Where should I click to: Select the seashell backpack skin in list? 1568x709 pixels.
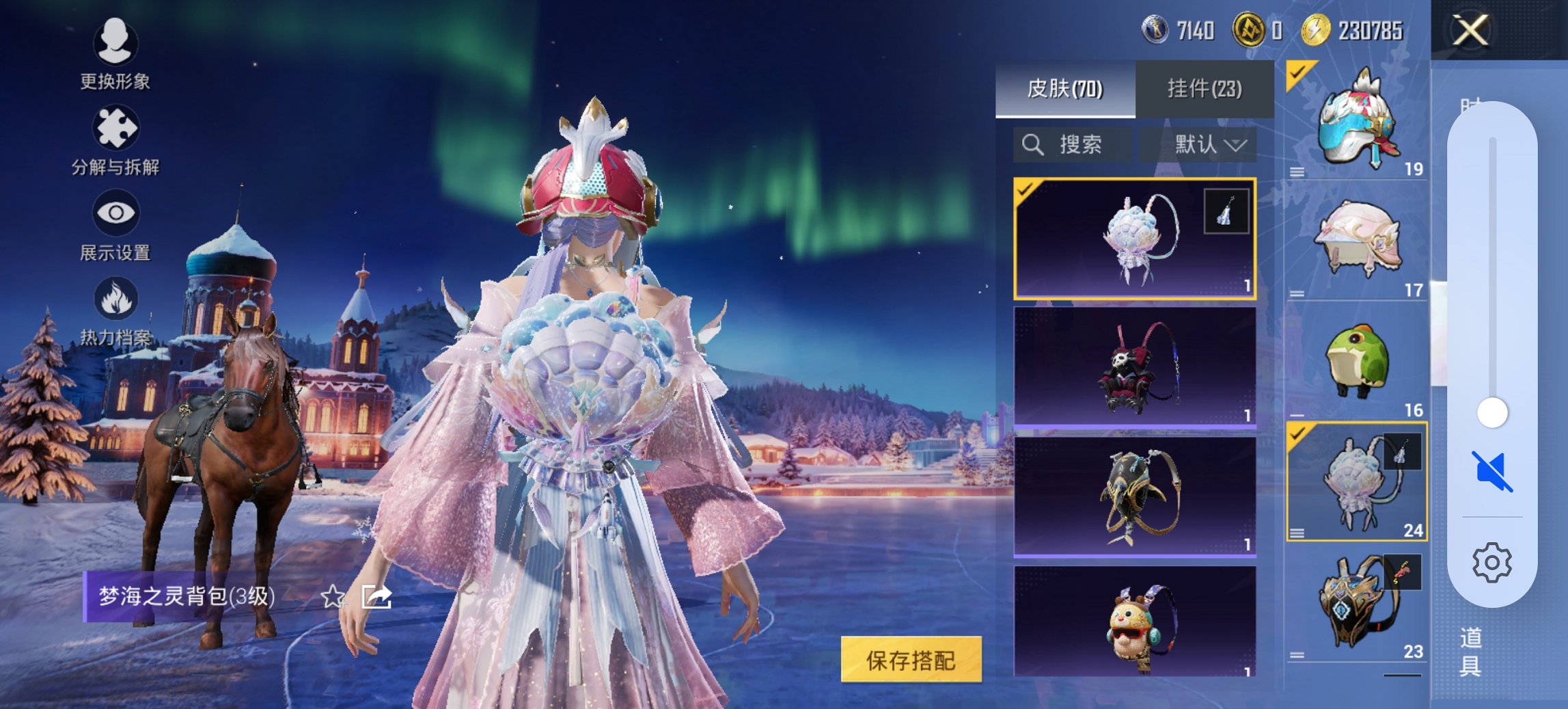(1134, 239)
